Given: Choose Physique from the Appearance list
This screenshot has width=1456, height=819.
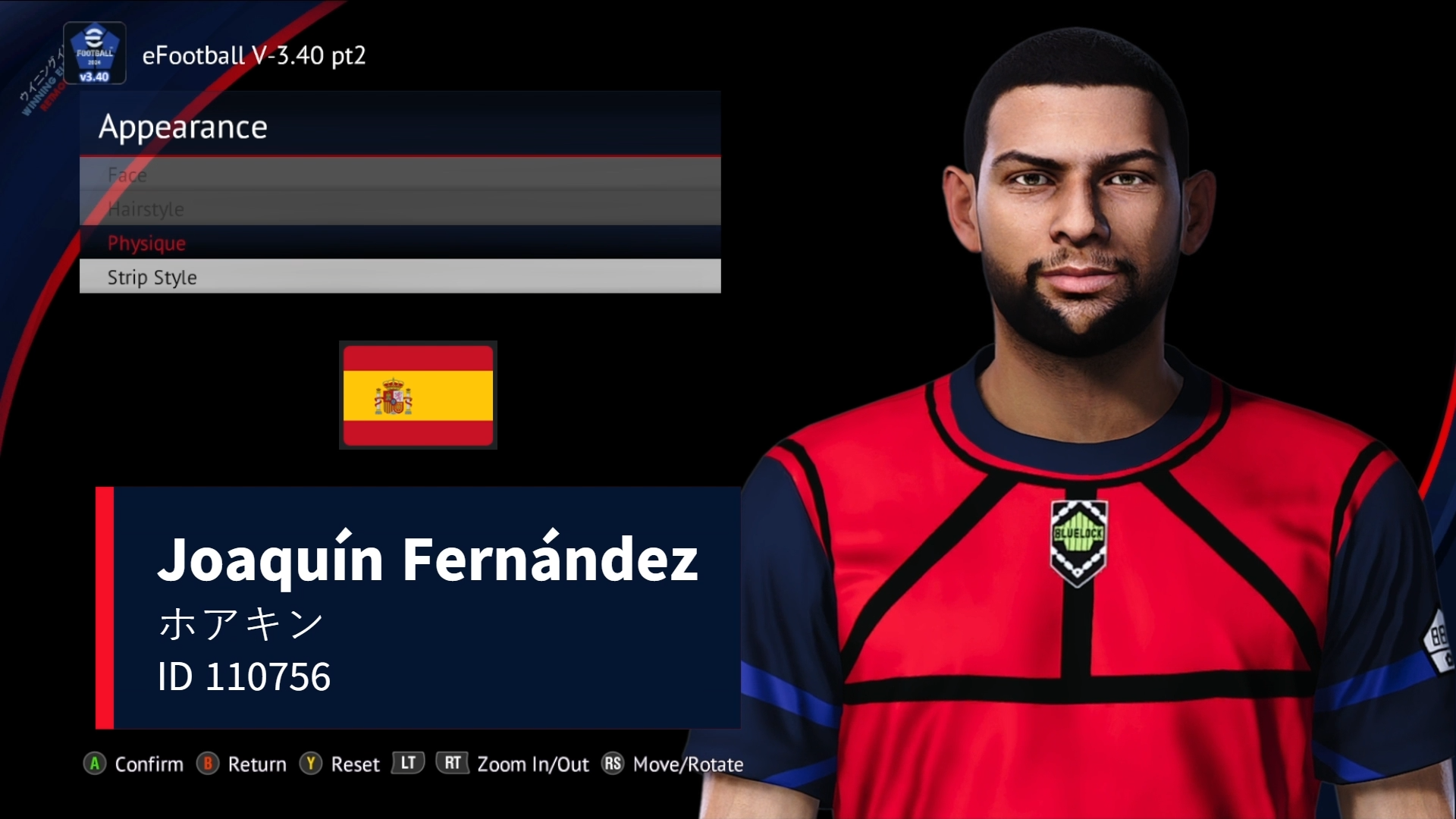Looking at the screenshot, I should 146,243.
